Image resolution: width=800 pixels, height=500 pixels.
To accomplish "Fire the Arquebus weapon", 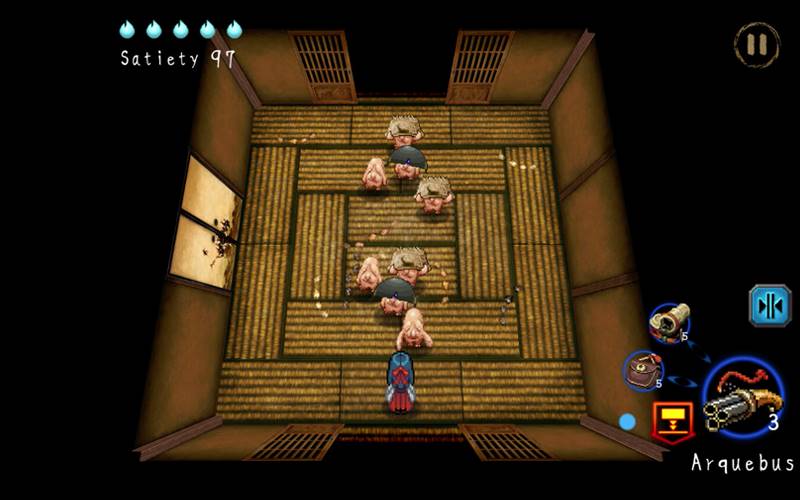I will pyautogui.click(x=744, y=398).
